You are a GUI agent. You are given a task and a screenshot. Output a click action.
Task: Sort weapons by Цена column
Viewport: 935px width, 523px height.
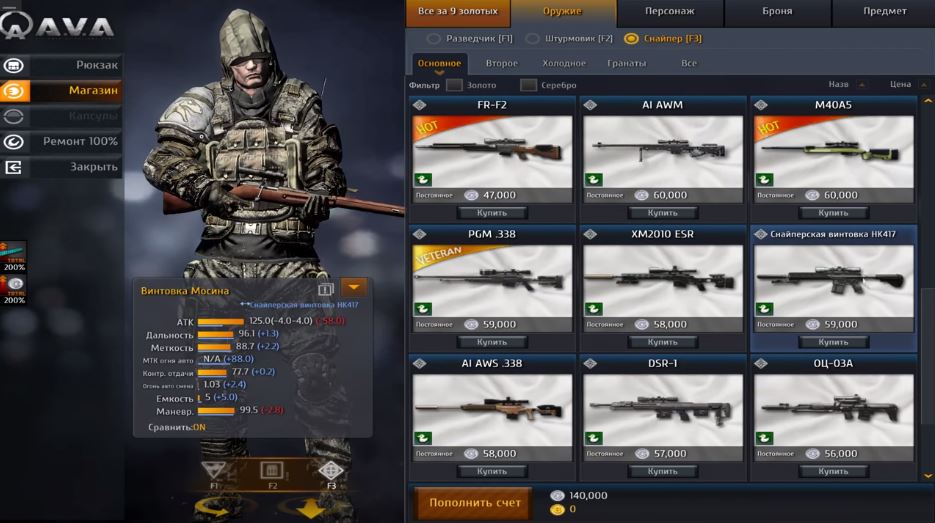click(x=901, y=85)
